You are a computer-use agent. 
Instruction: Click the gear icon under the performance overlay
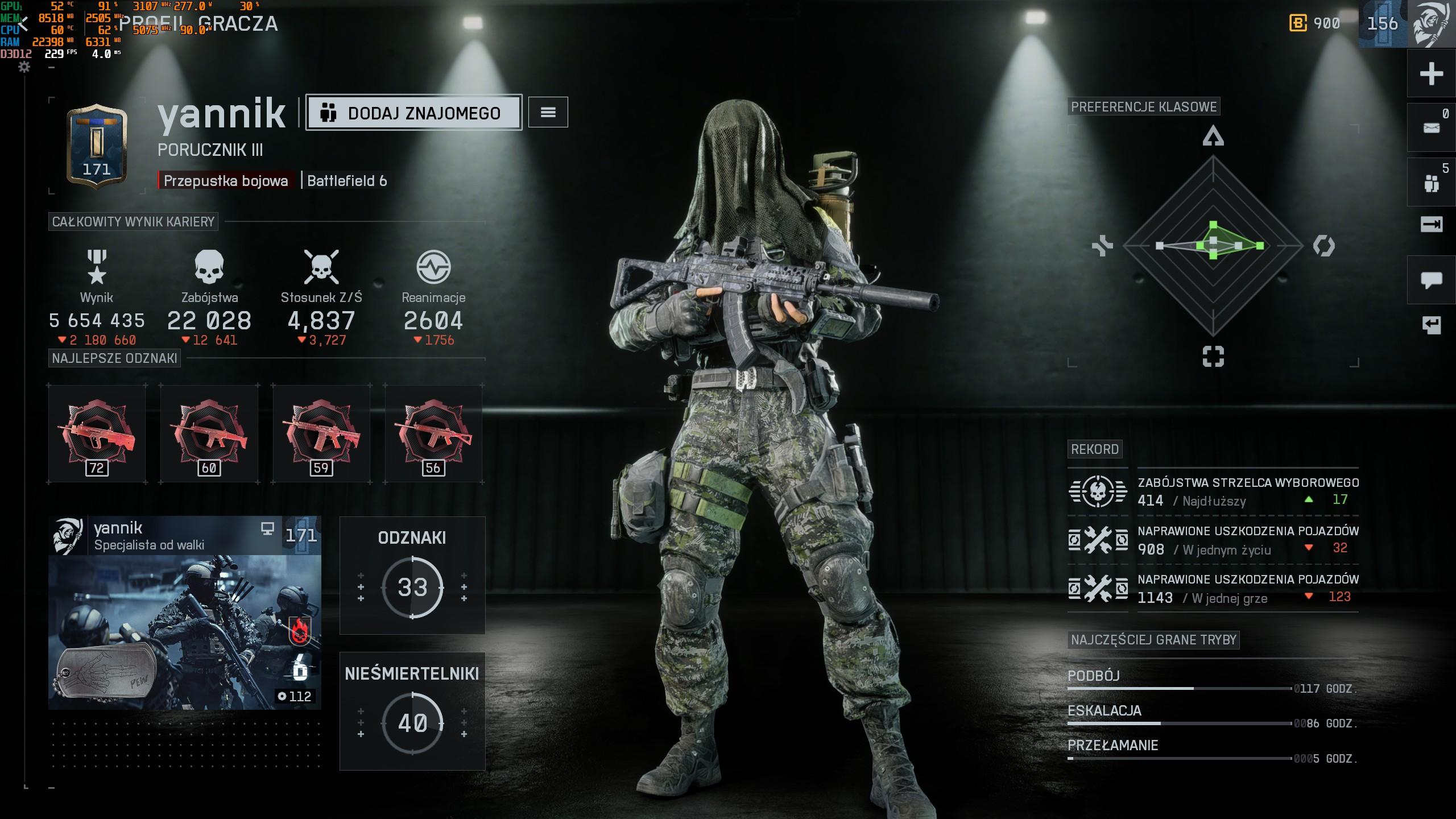(x=24, y=67)
